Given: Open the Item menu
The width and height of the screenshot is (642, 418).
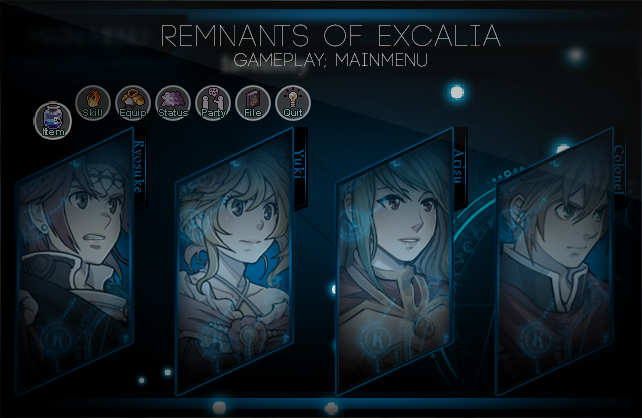Looking at the screenshot, I should pyautogui.click(x=53, y=120).
